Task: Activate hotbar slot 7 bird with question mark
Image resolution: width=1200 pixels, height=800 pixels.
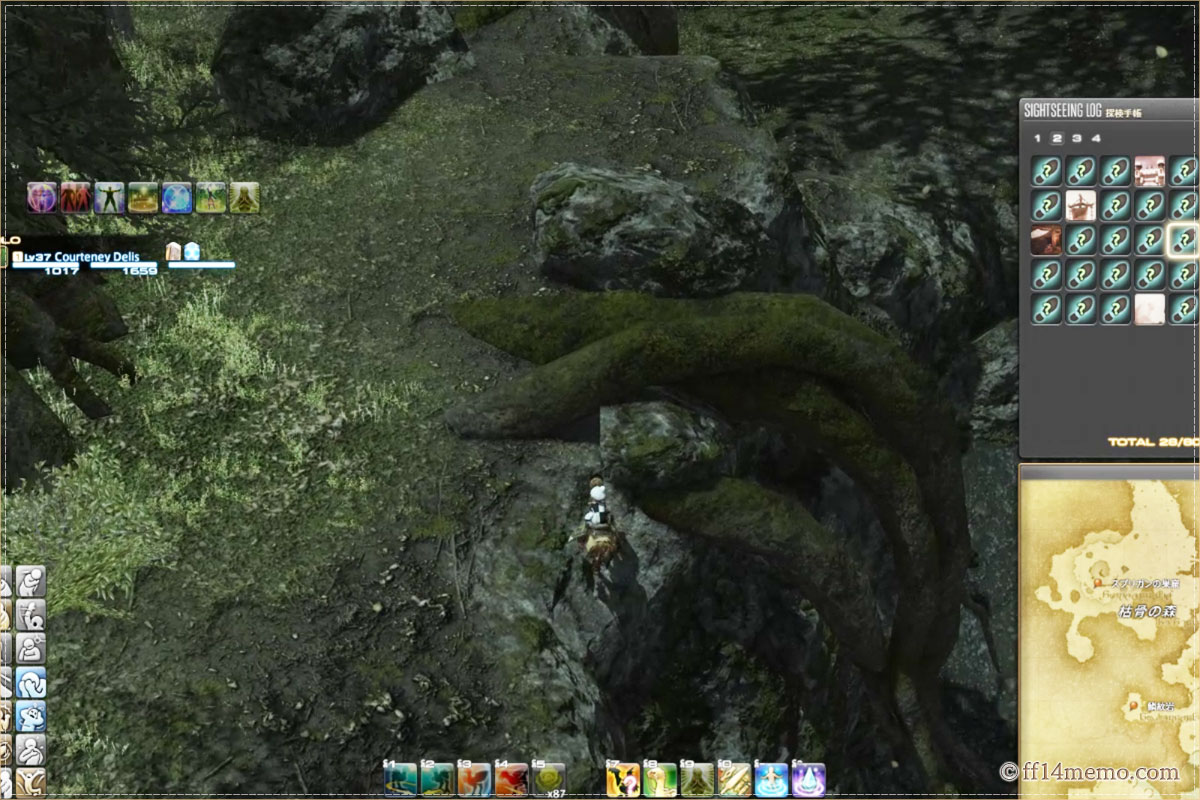Action: tap(622, 778)
